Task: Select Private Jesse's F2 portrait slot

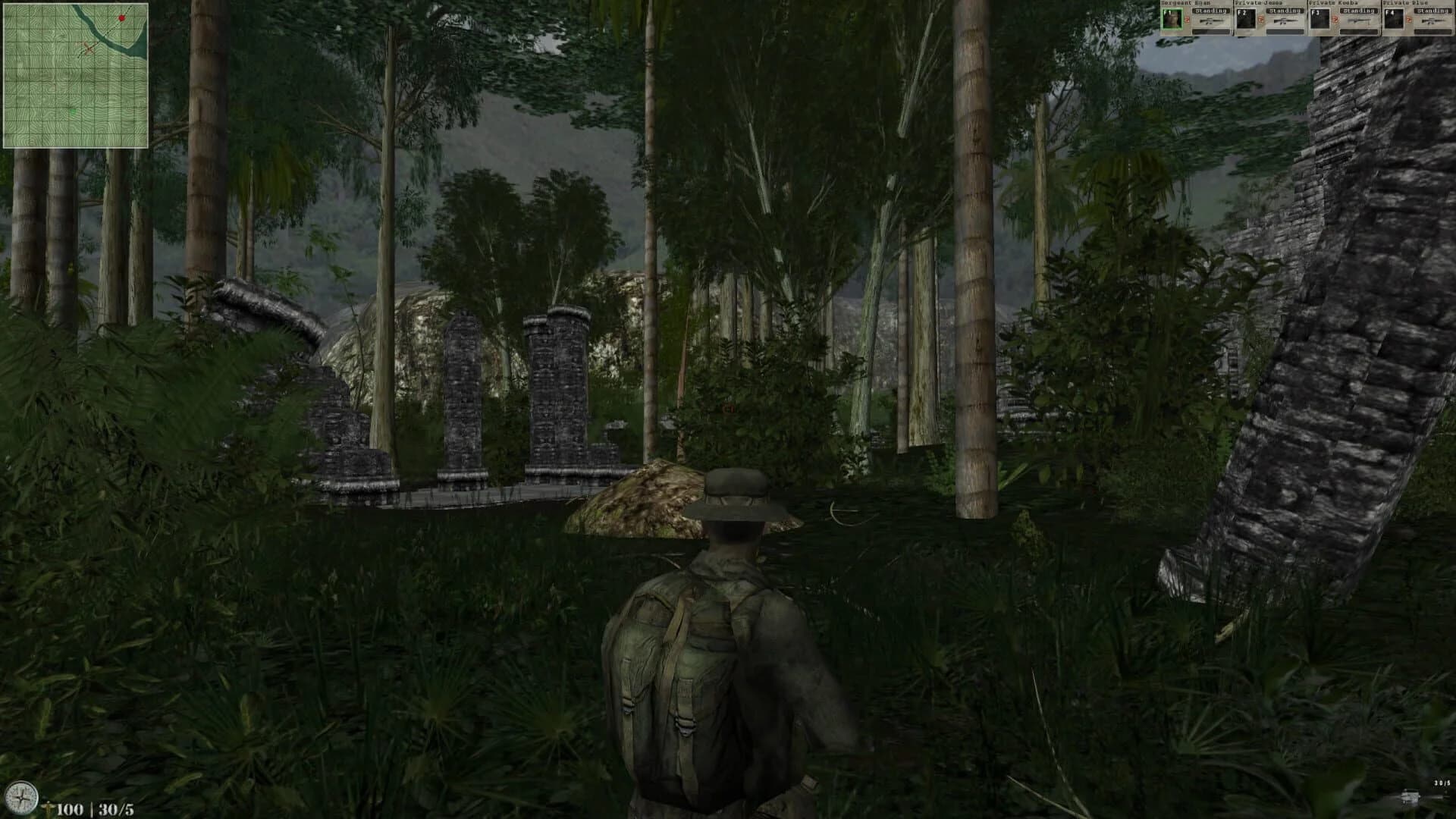Action: pos(1247,20)
